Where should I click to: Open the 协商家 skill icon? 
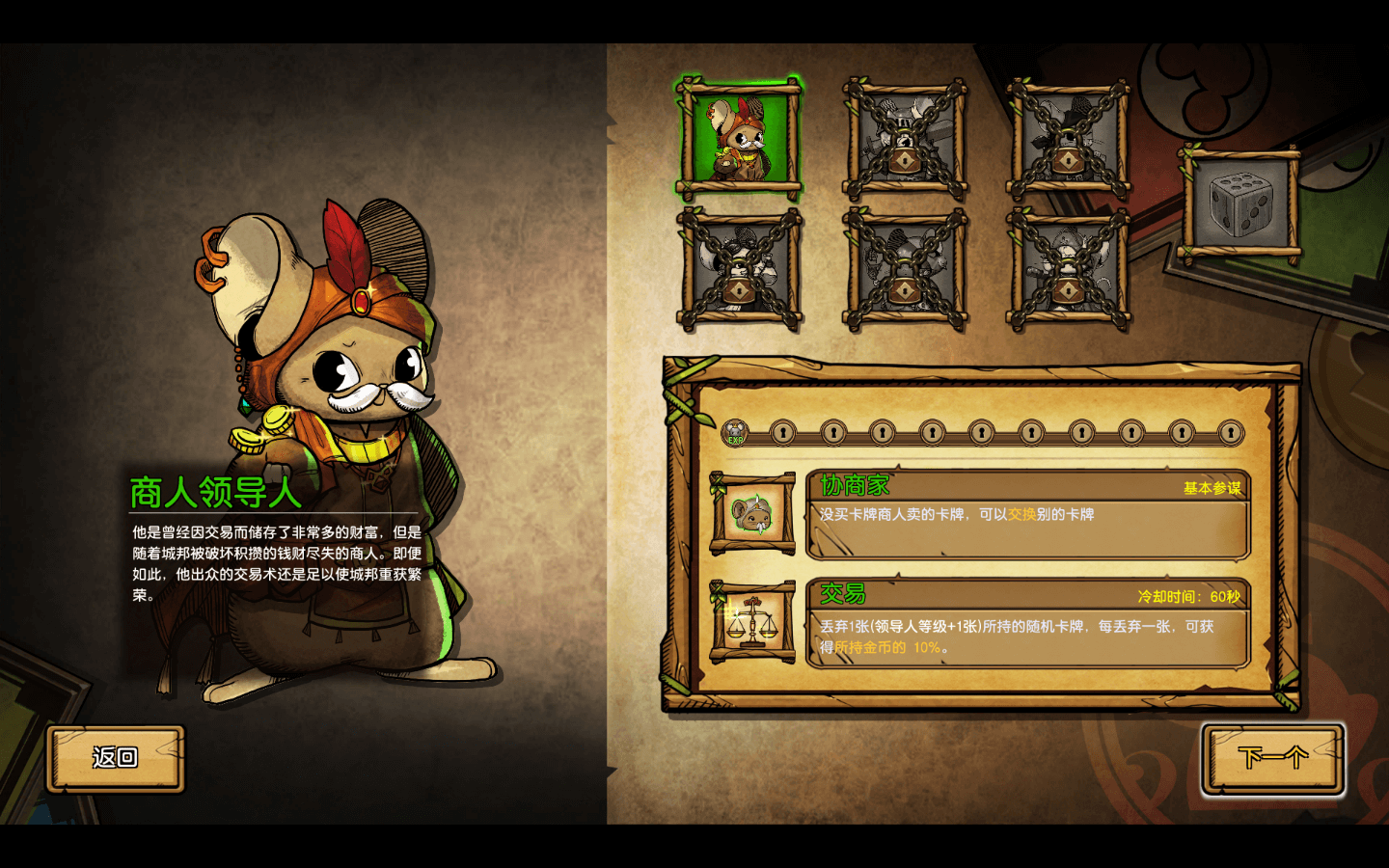pos(752,514)
